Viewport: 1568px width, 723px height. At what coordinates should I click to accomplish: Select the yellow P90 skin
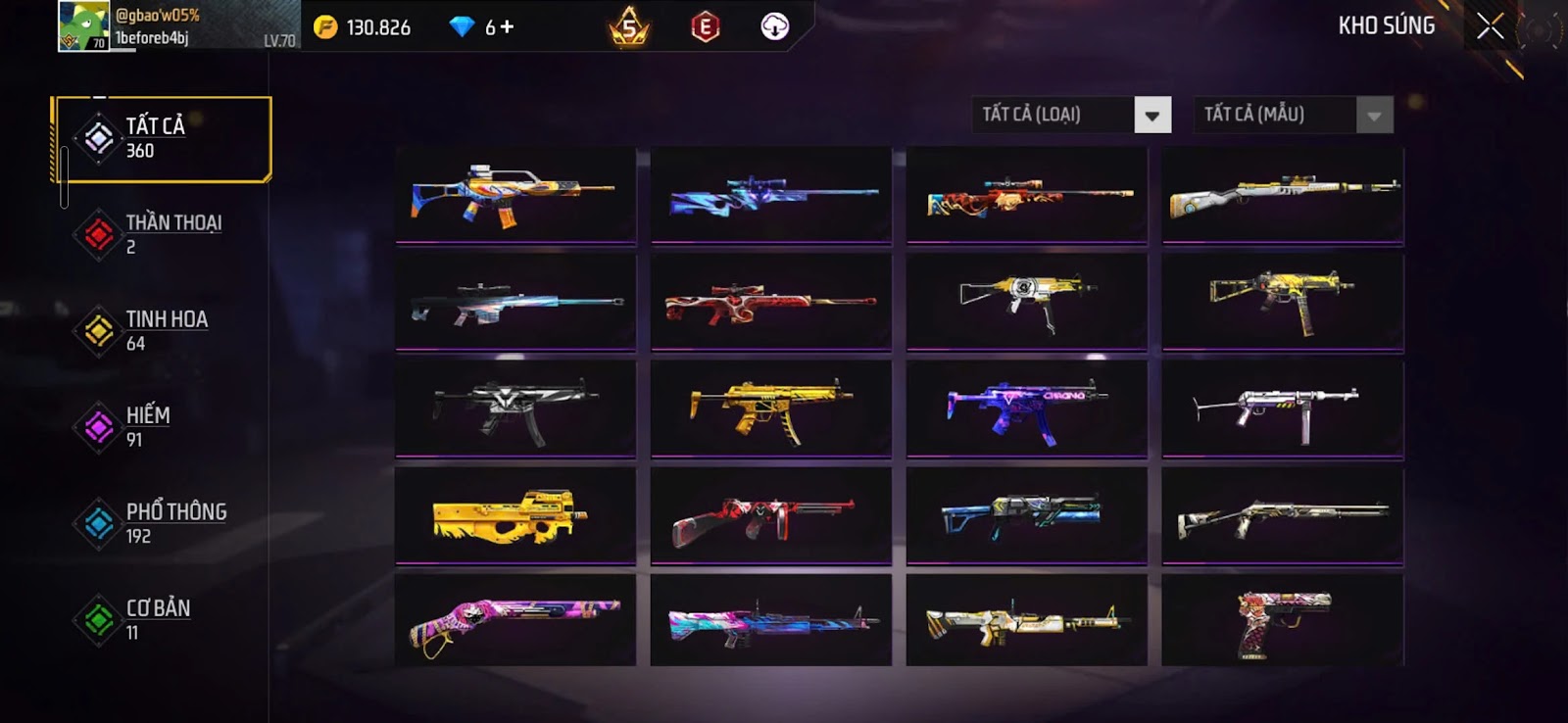pyautogui.click(x=515, y=515)
